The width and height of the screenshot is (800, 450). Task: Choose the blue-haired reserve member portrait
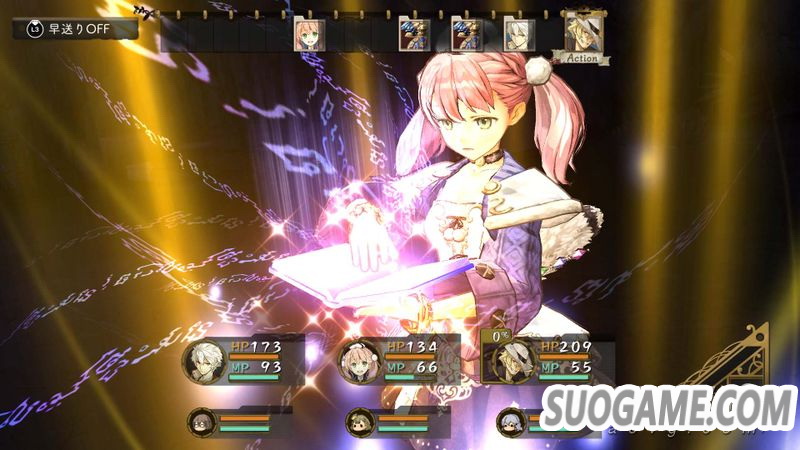click(x=511, y=421)
